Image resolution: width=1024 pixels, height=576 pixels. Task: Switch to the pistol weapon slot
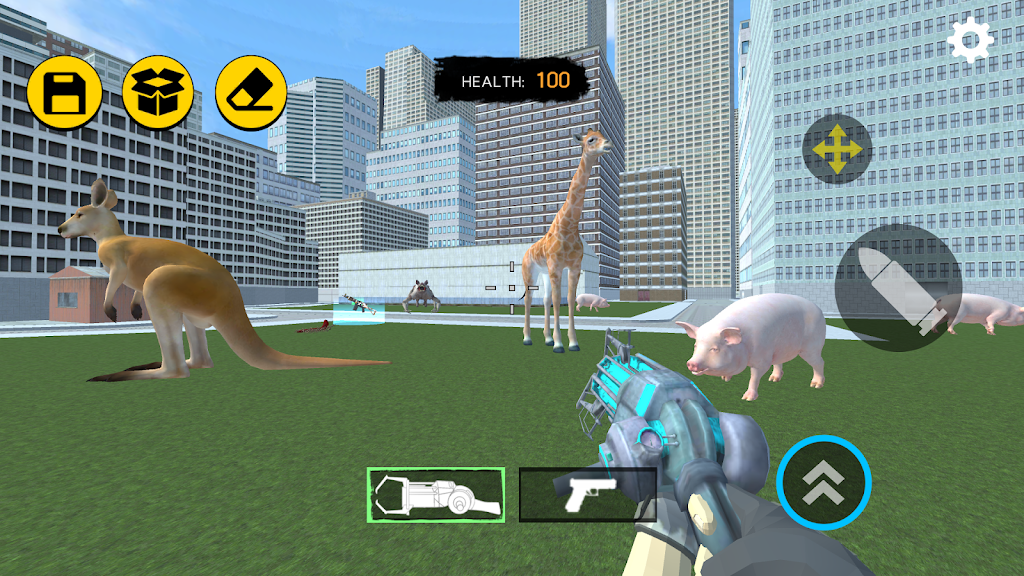pos(587,494)
